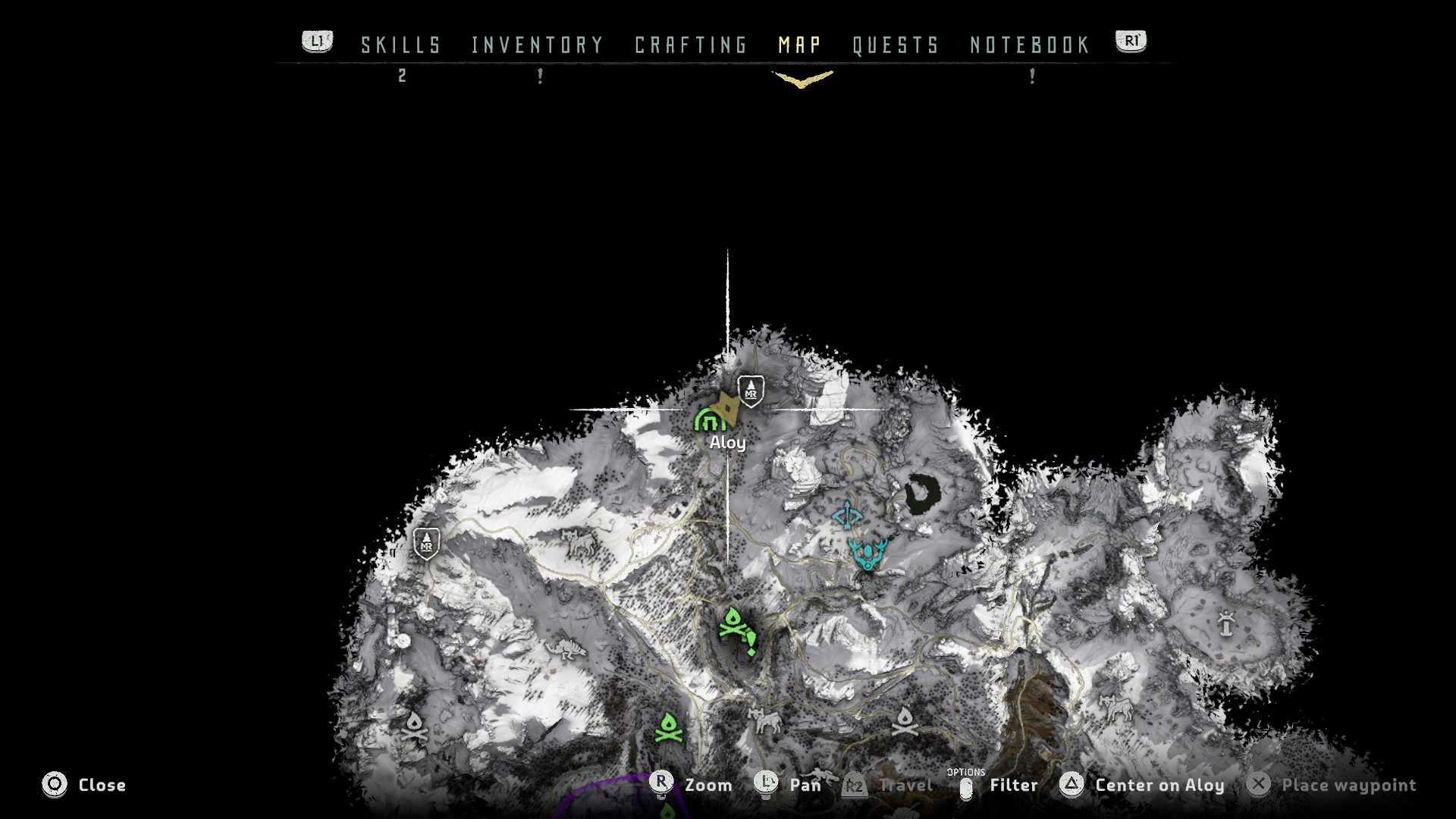Go to the Crafting tab
Screen dimensions: 1456x819
[x=691, y=45]
